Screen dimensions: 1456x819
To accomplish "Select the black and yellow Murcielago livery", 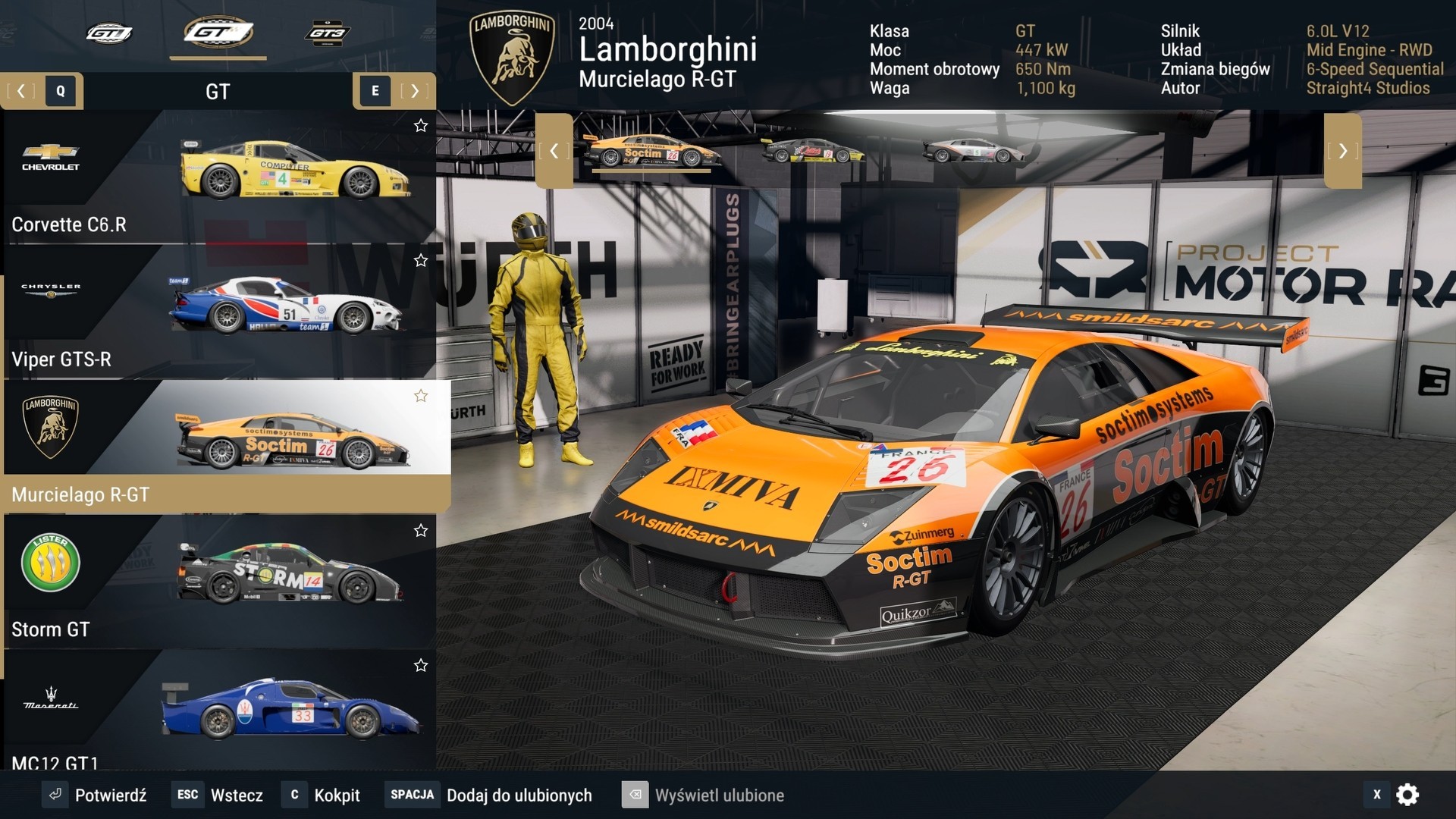I will [813, 151].
